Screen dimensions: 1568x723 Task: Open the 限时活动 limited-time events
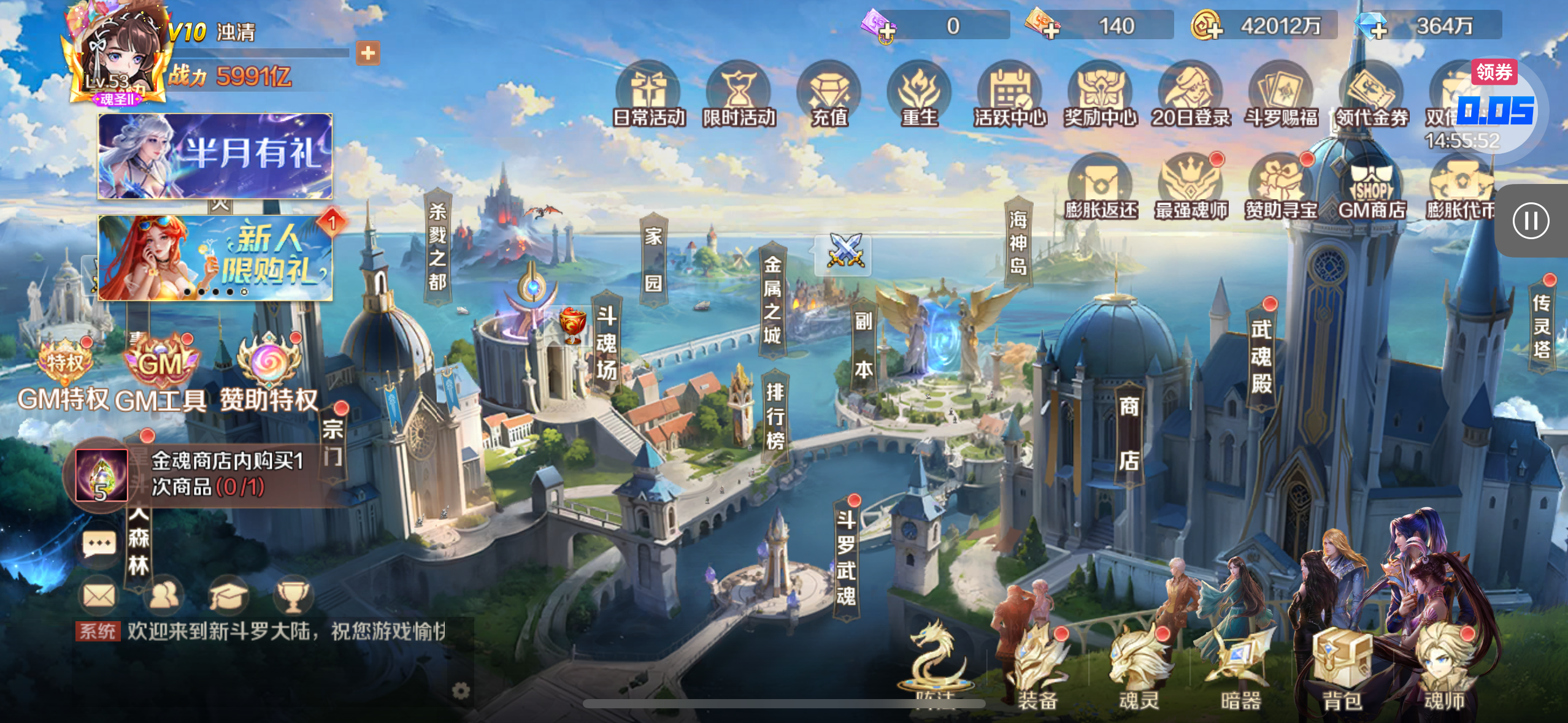coord(739,95)
